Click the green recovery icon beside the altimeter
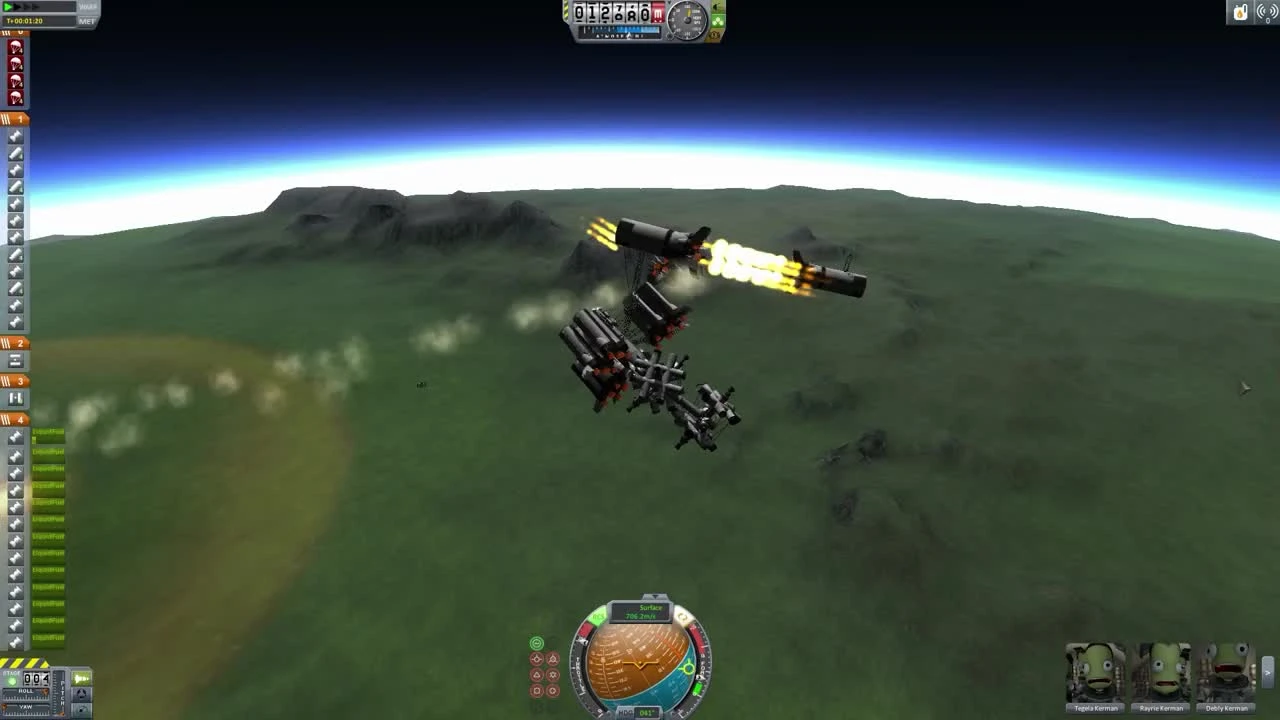Screen dimensions: 1280x720 [x=717, y=18]
